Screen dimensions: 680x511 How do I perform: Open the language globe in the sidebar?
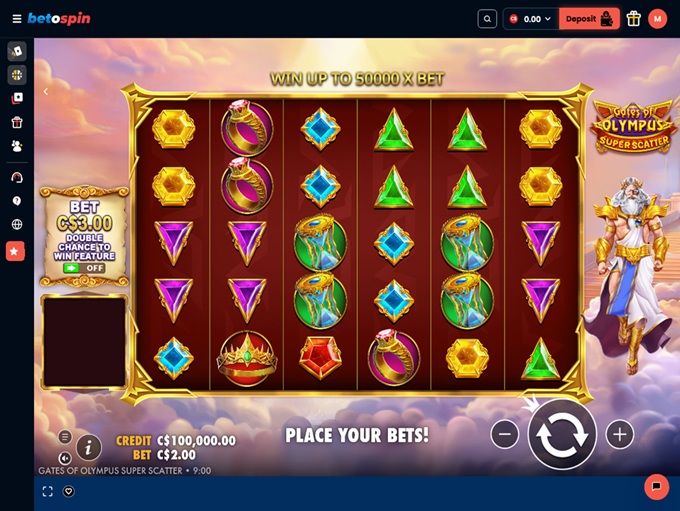[16, 225]
